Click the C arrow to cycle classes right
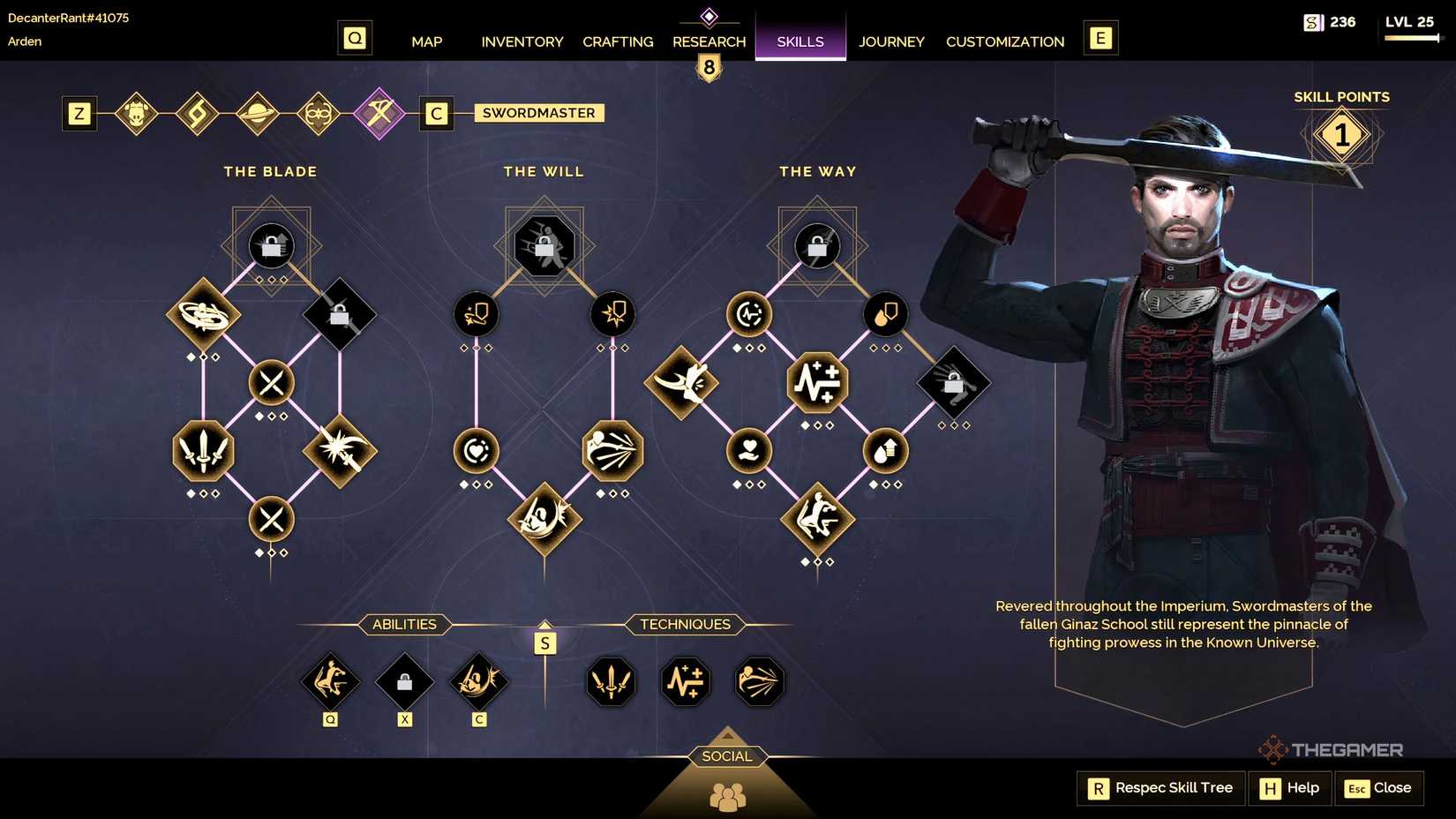Image resolution: width=1456 pixels, height=819 pixels. (436, 113)
